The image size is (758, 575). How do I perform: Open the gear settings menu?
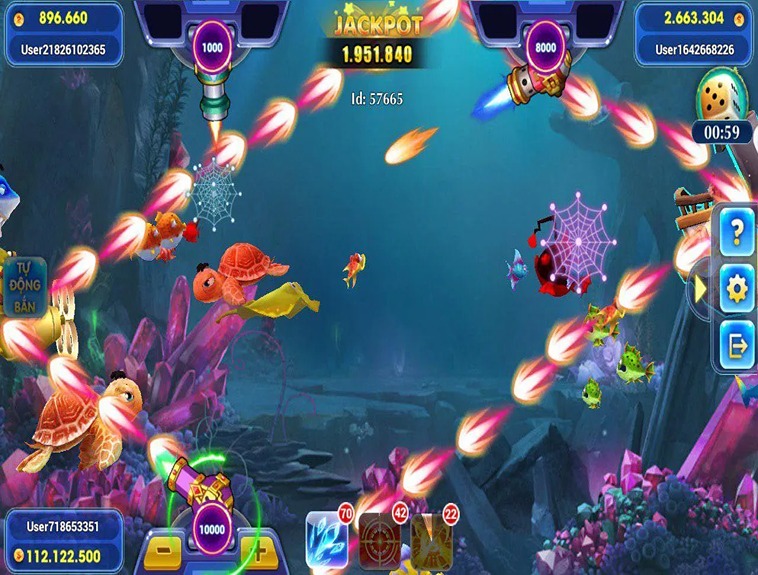pyautogui.click(x=737, y=290)
